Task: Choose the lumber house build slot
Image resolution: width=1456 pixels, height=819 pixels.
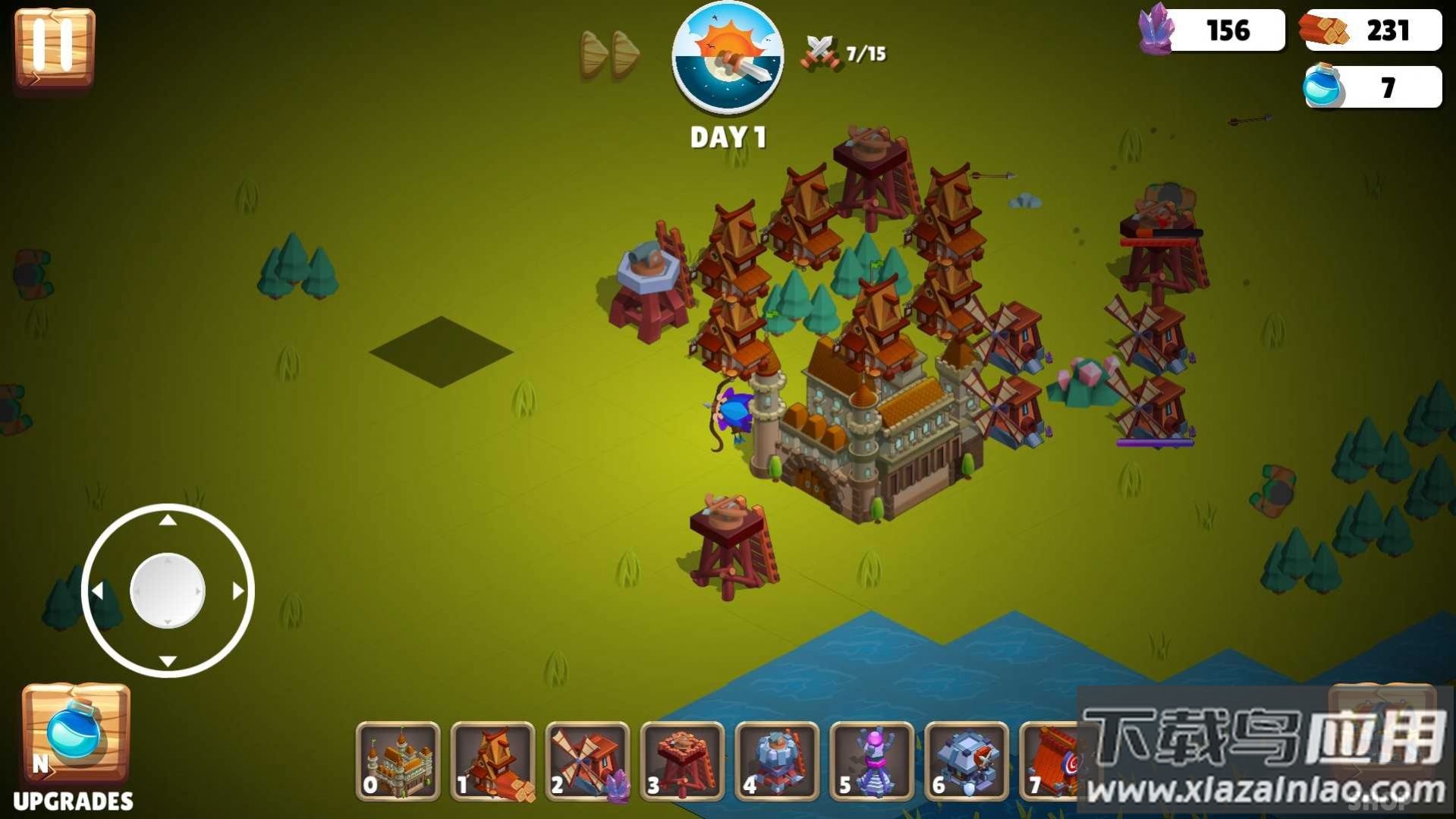Action: [x=492, y=761]
